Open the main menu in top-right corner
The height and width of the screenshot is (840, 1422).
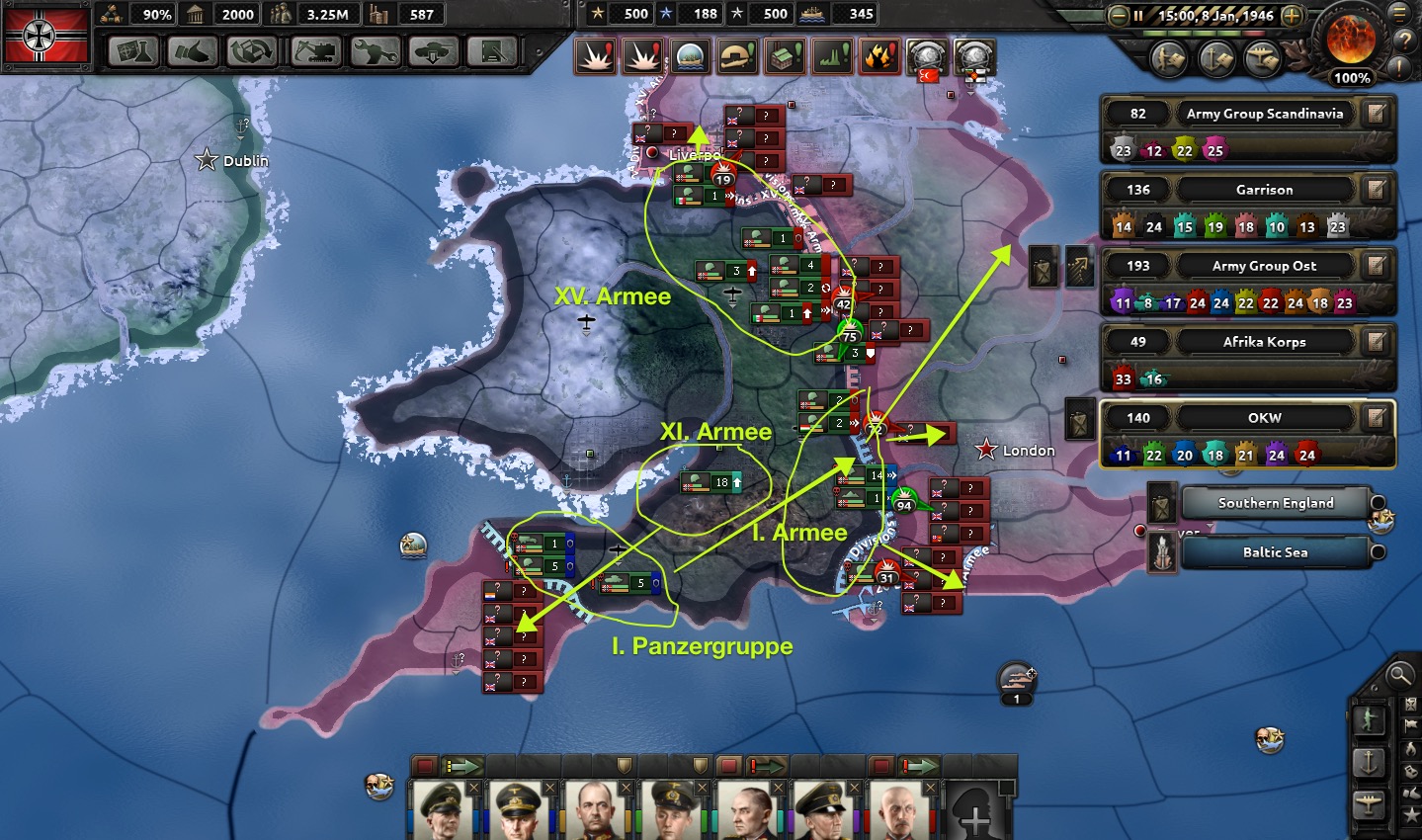tap(1401, 14)
